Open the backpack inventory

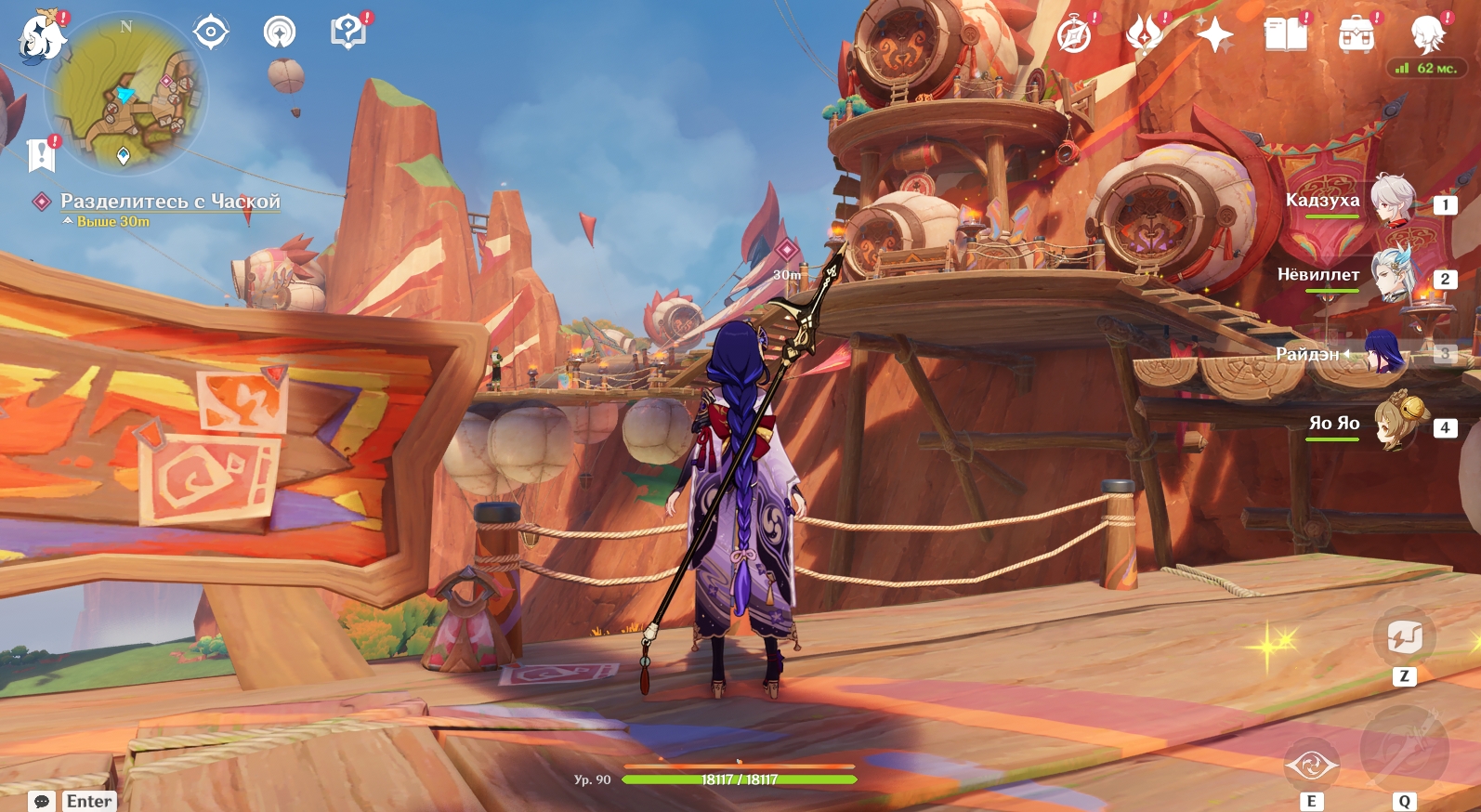click(1356, 36)
